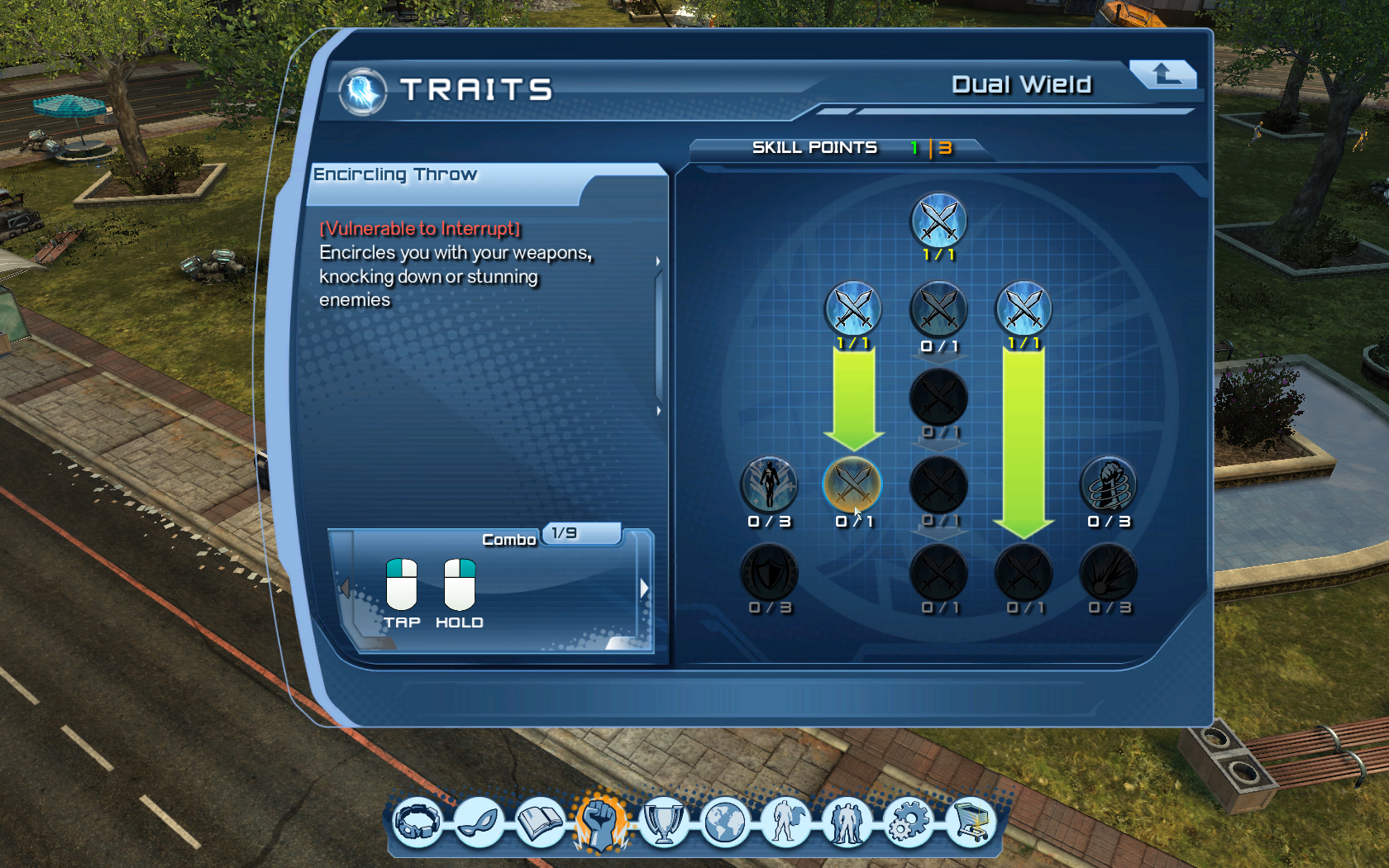
Task: Open the mask style menu
Action: (480, 823)
